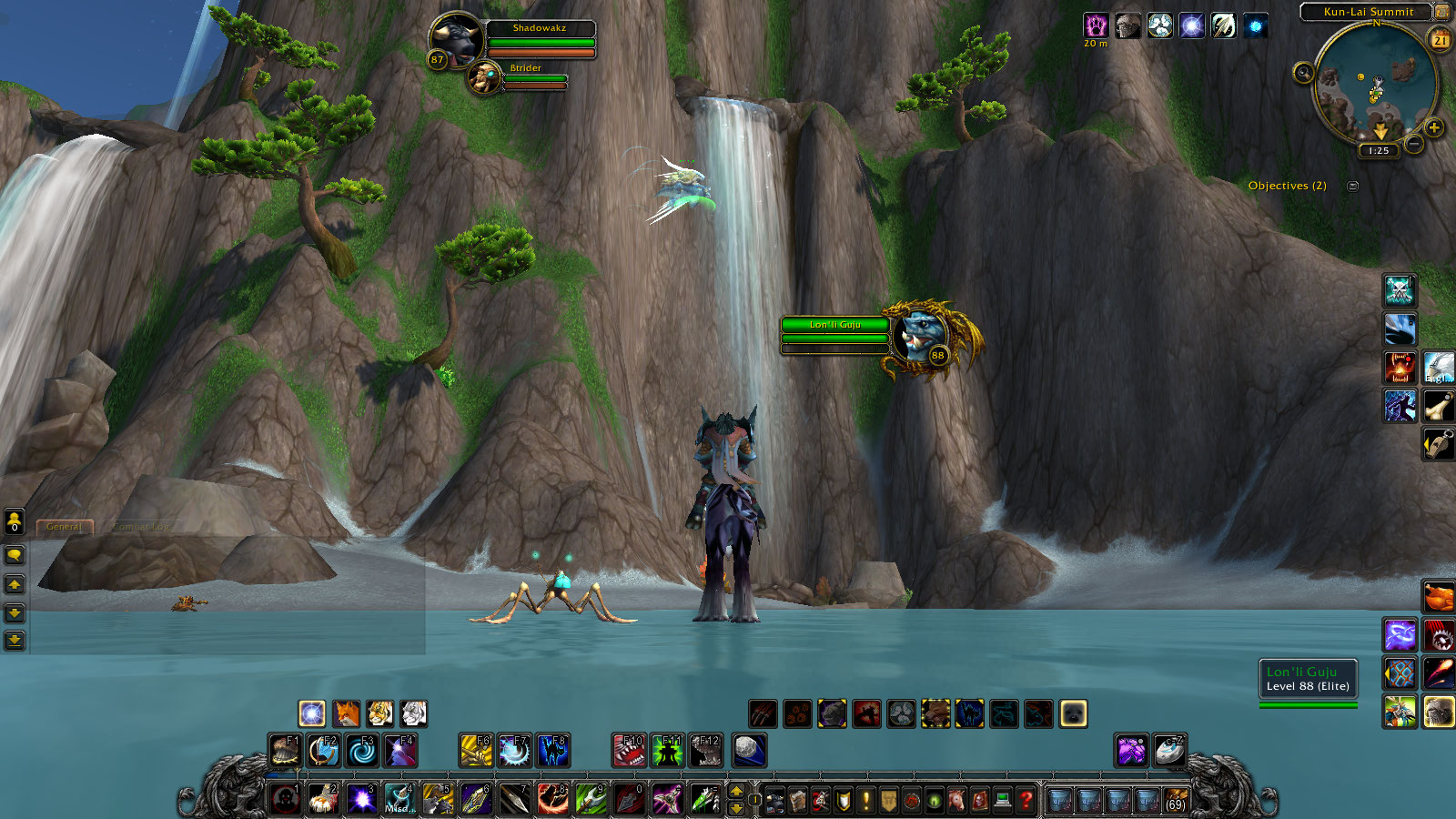
Task: Open the calendar button showing 21
Action: point(1441,40)
